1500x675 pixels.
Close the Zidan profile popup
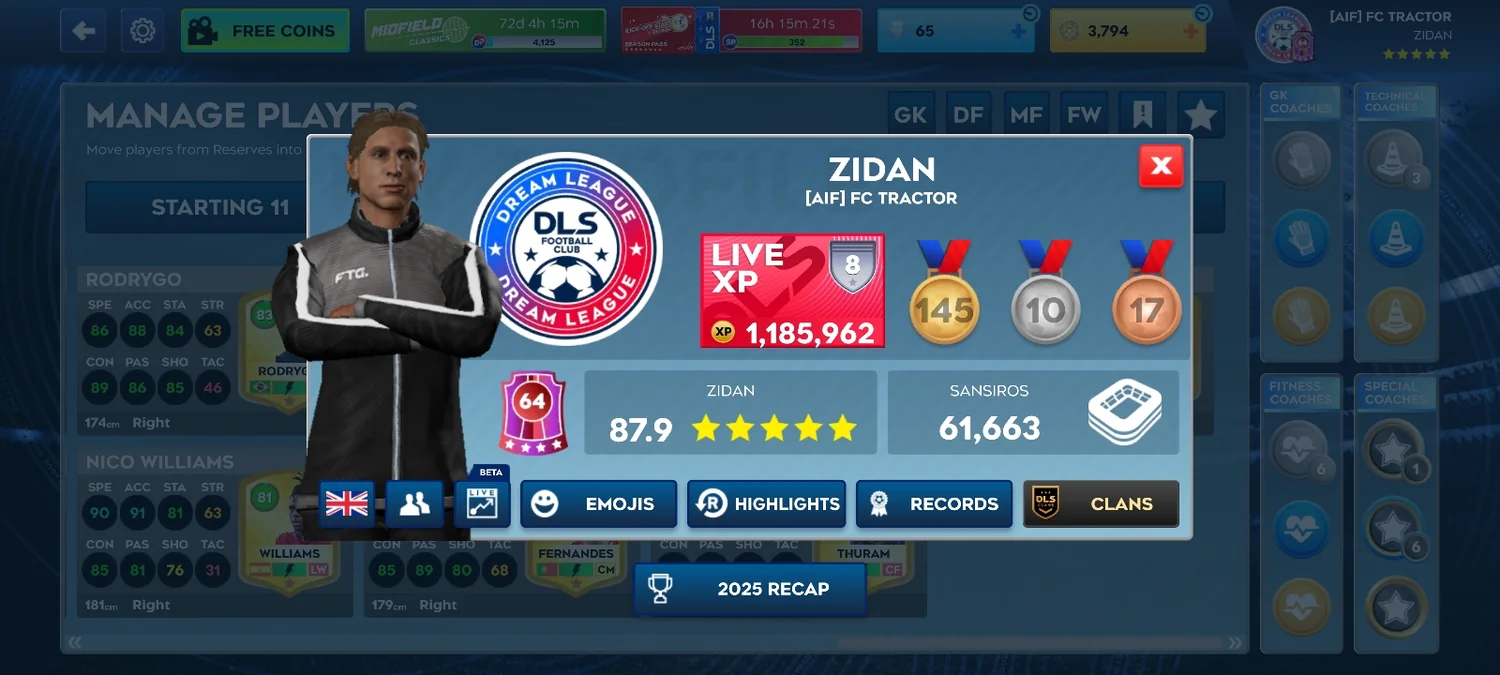coord(1161,166)
